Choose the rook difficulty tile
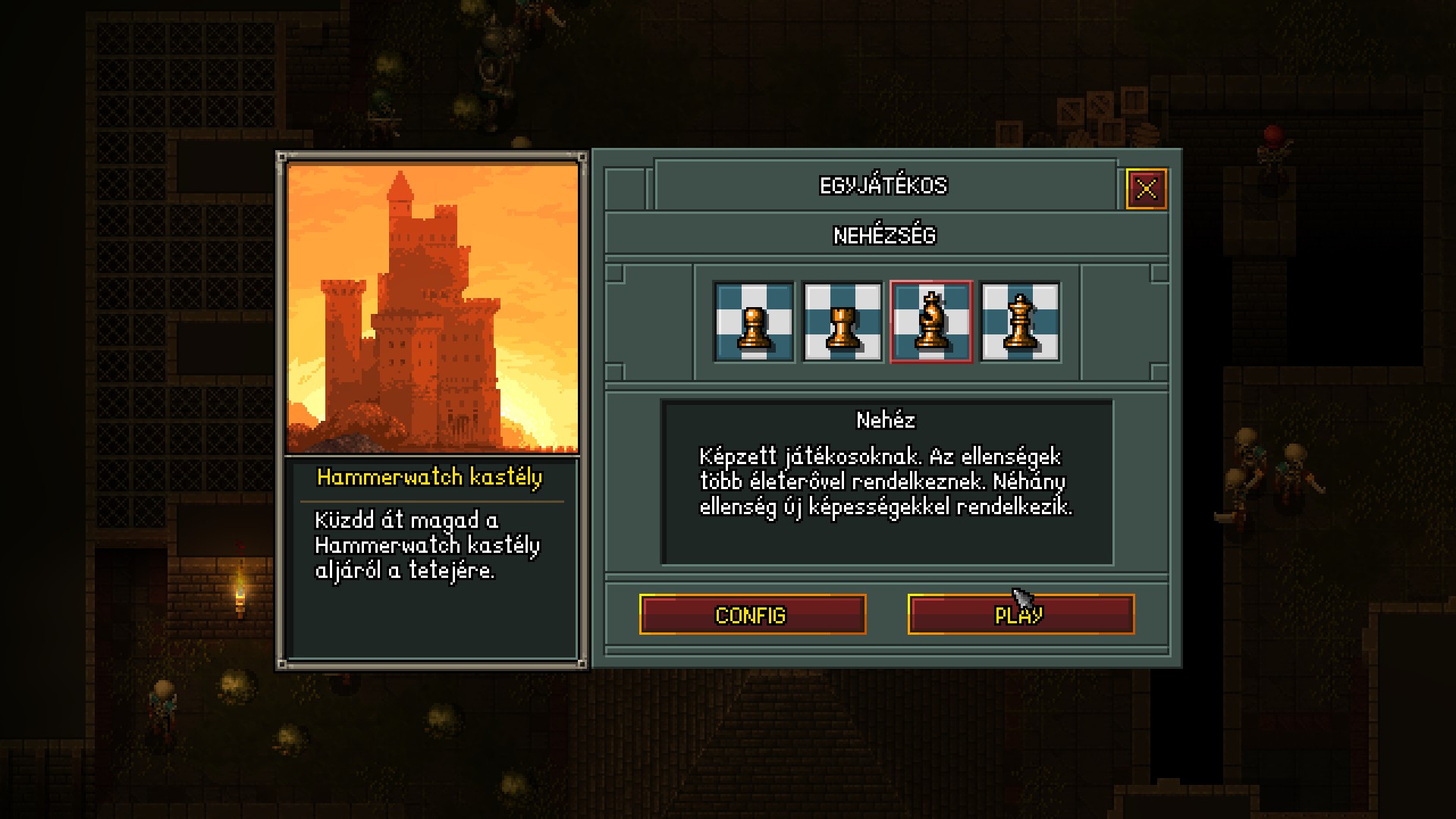The height and width of the screenshot is (819, 1456). [843, 322]
